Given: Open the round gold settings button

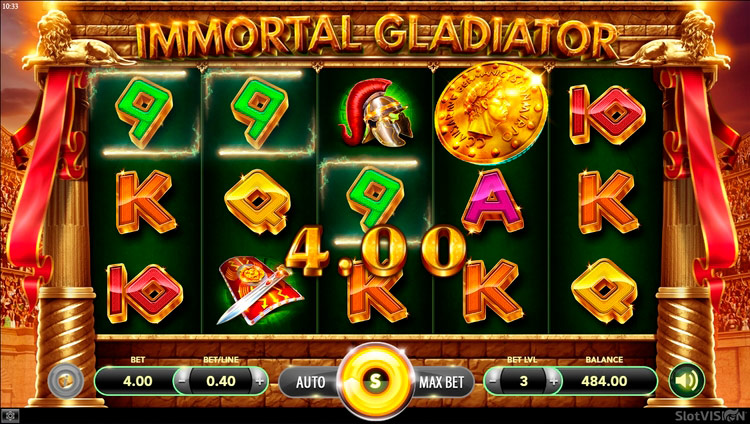Looking at the screenshot, I should [x=65, y=381].
